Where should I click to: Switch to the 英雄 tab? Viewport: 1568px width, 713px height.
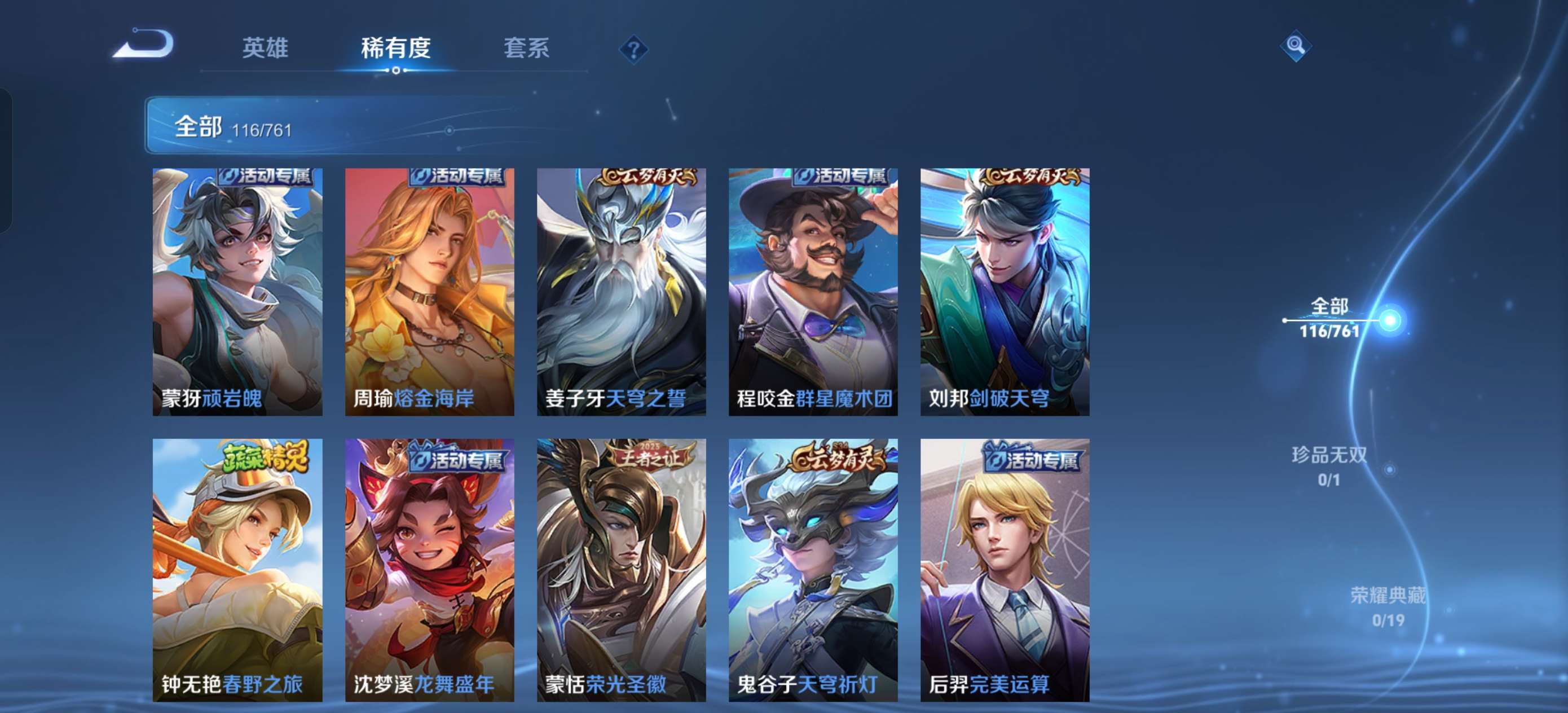click(266, 49)
